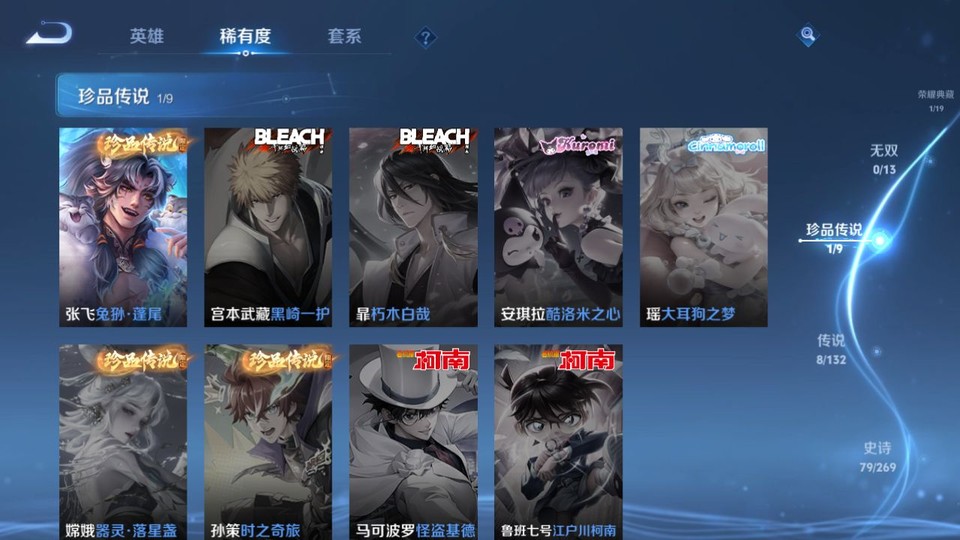Viewport: 960px width, 540px height.
Task: Open the 瑶 大耳狗之梦 skin card
Action: 703,227
